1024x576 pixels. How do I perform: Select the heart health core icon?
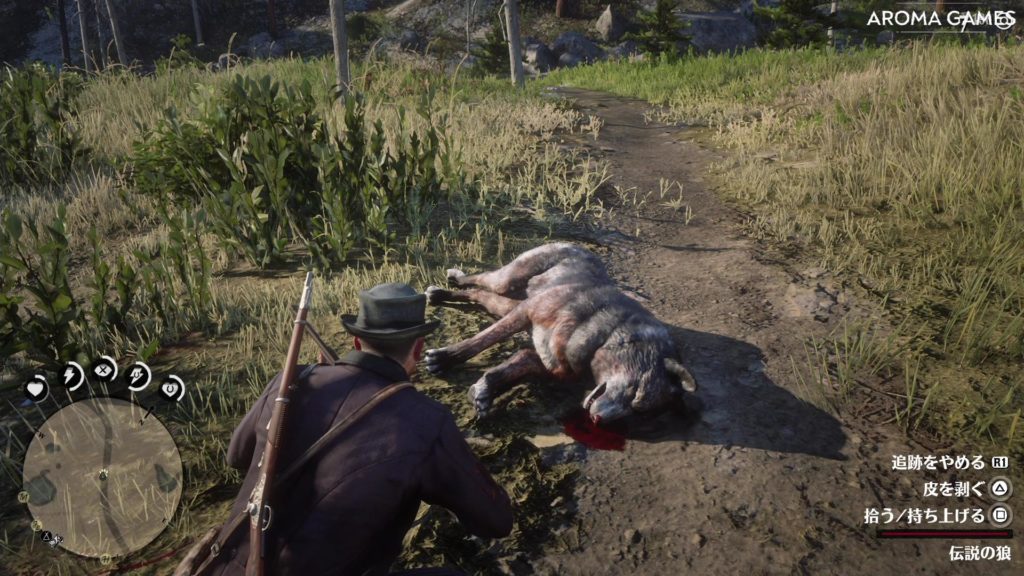click(36, 388)
